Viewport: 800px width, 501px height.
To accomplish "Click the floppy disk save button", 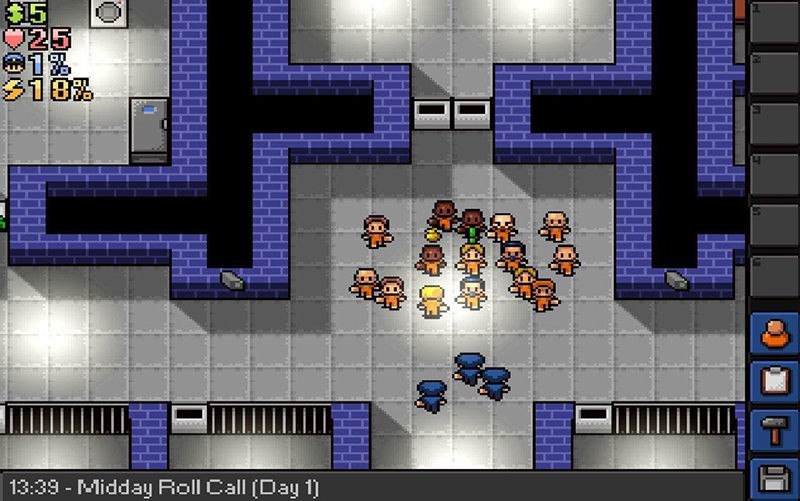I will coord(775,478).
